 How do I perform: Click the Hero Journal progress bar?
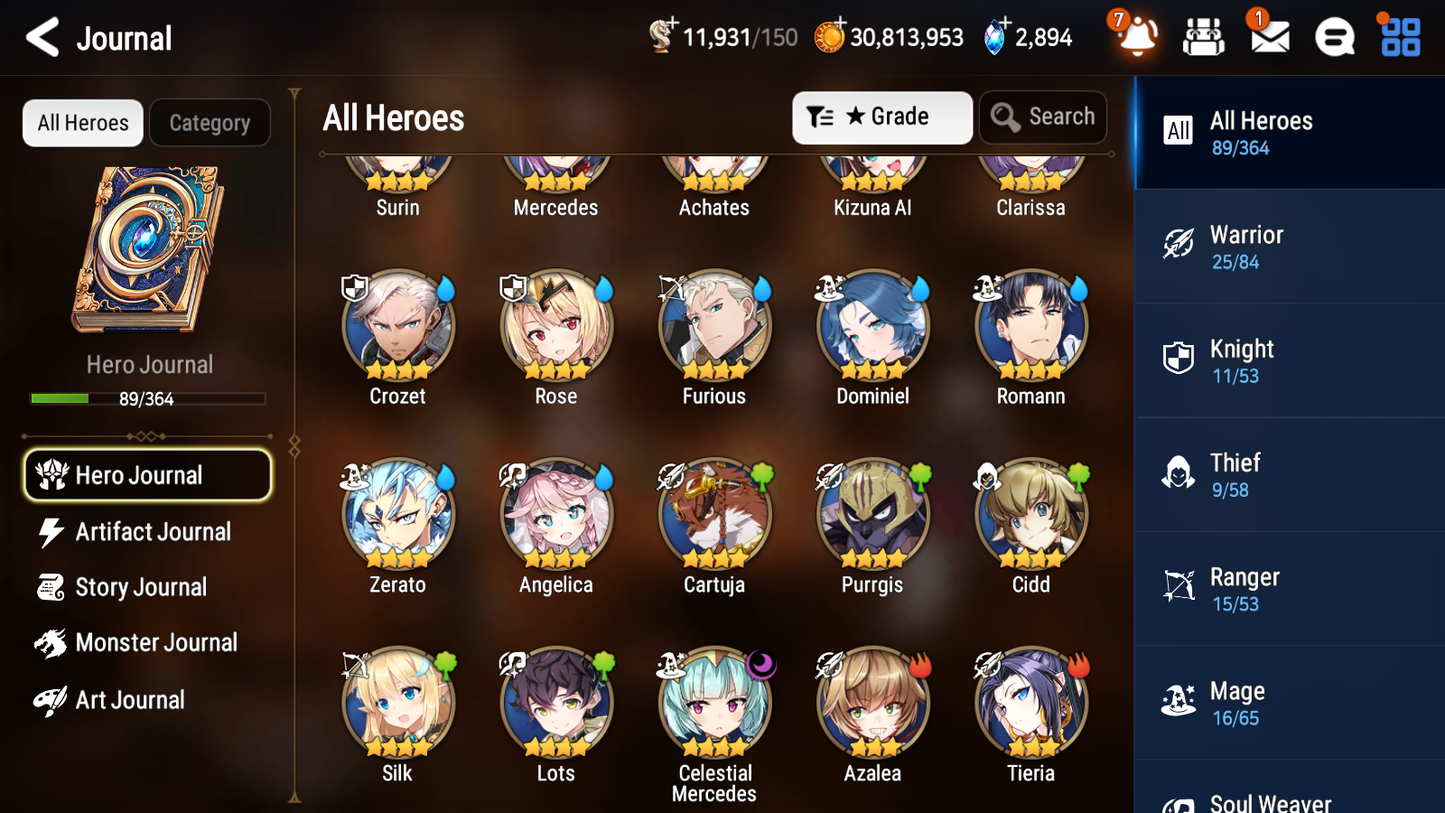click(x=148, y=398)
